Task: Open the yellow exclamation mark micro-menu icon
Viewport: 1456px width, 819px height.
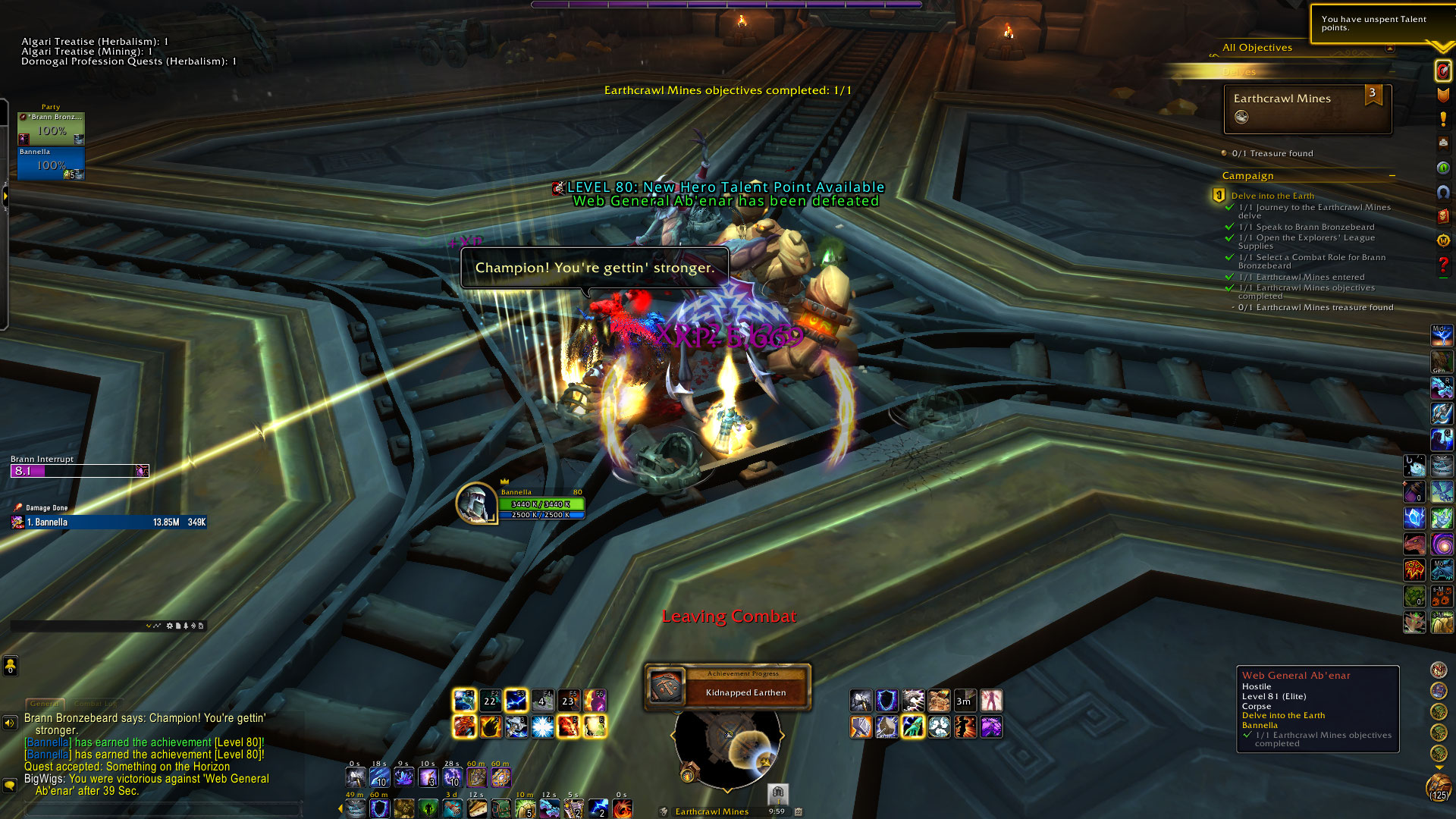Action: coord(1442,119)
